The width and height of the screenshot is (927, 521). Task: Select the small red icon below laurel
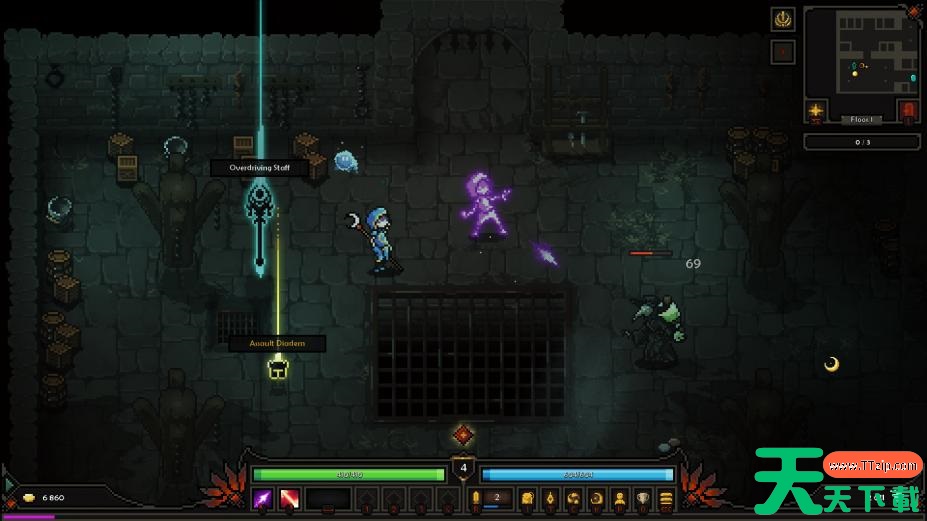click(783, 51)
